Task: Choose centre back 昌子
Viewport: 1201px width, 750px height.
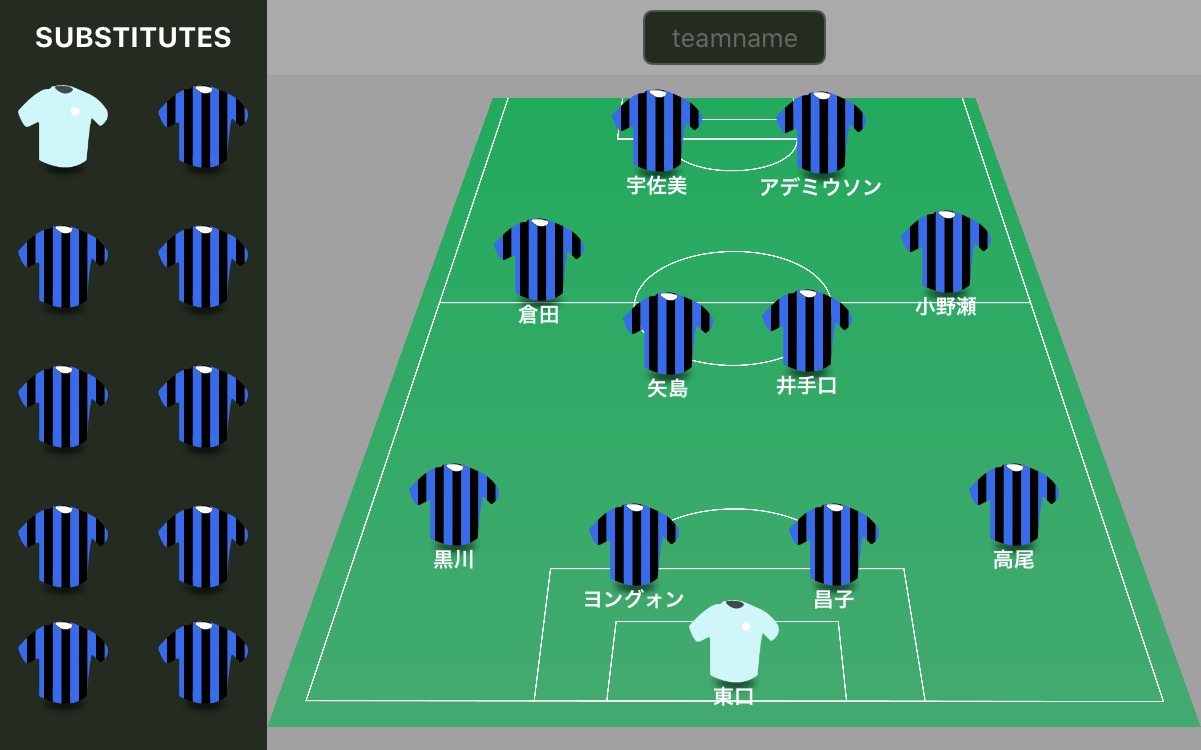Action: (834, 545)
